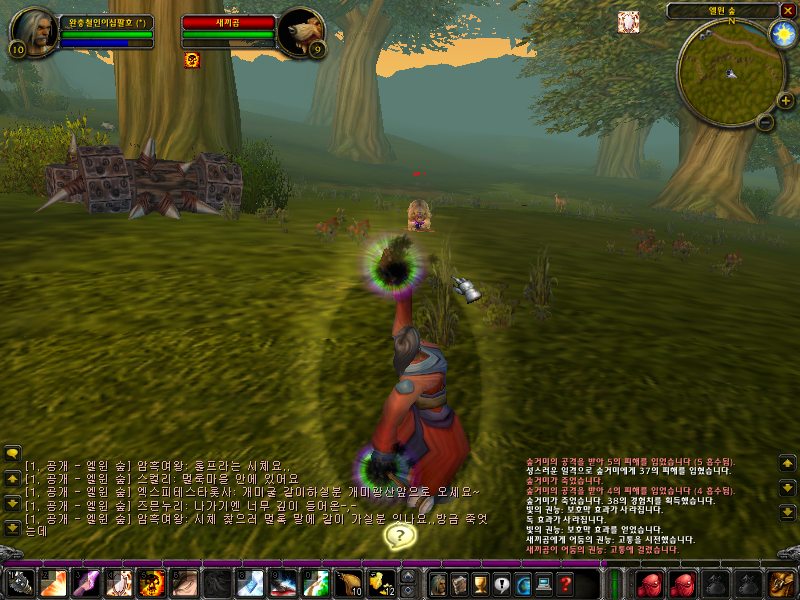This screenshot has height=600, width=800.
Task: Open the first red pouch bag slot
Action: click(651, 583)
